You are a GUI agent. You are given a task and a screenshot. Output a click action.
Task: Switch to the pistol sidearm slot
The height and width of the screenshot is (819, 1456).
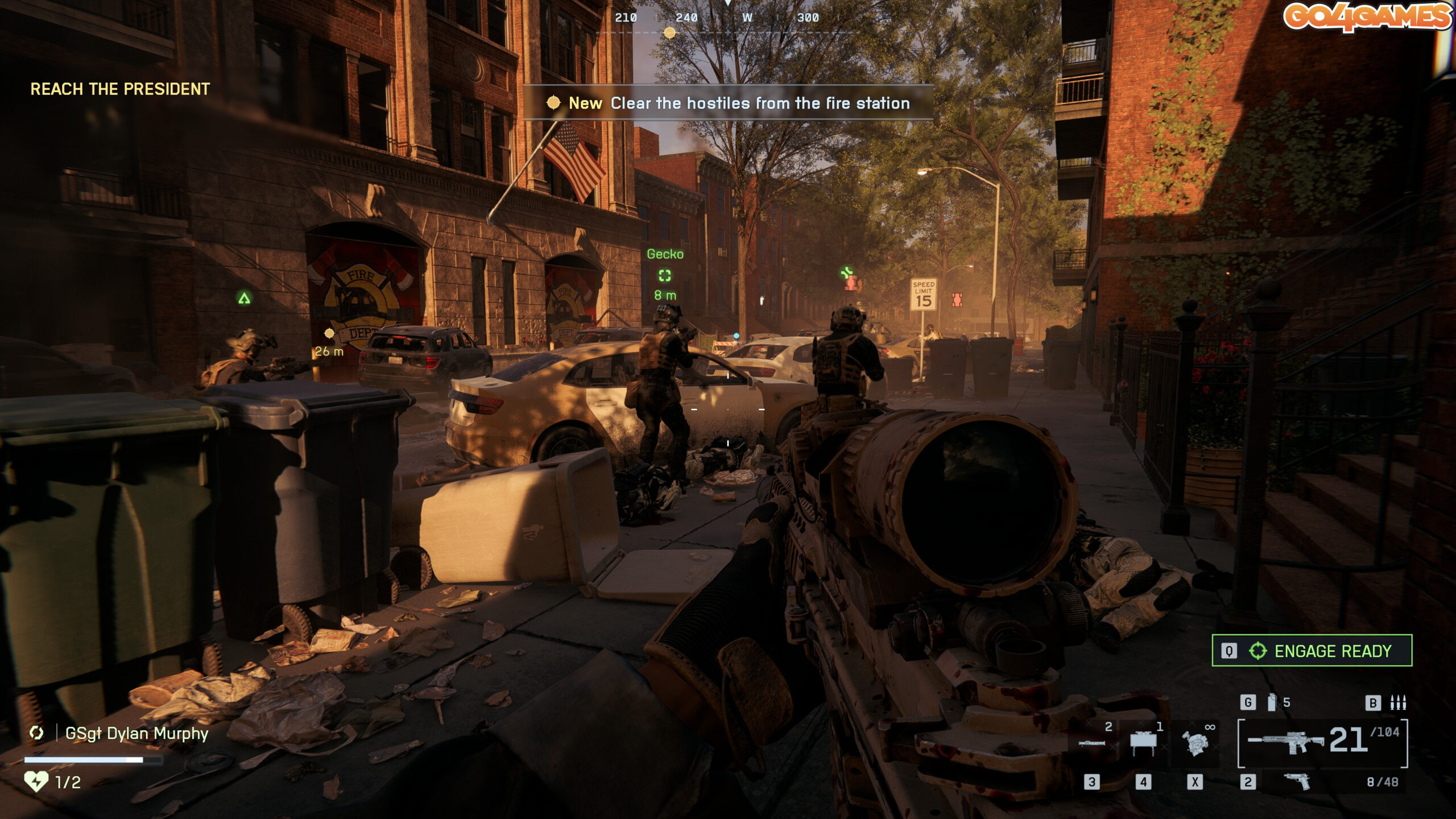[x=1298, y=781]
